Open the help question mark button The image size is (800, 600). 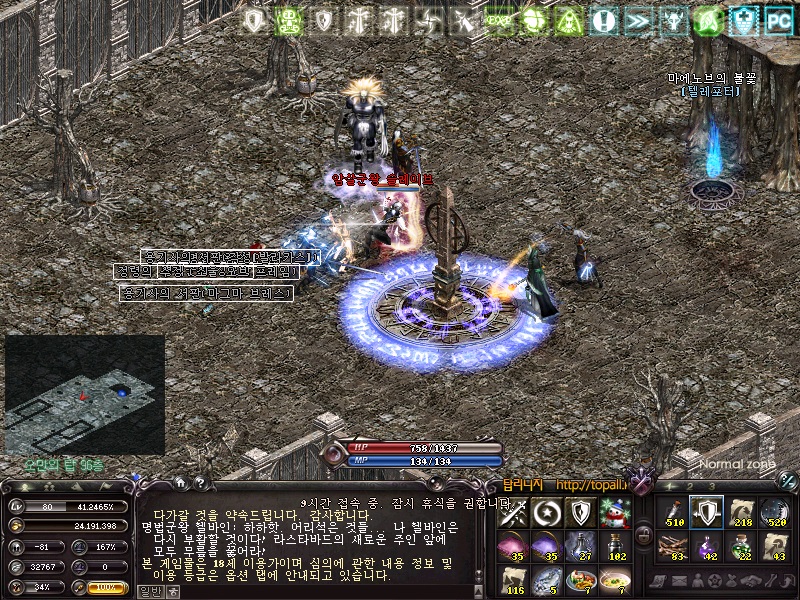click(199, 483)
